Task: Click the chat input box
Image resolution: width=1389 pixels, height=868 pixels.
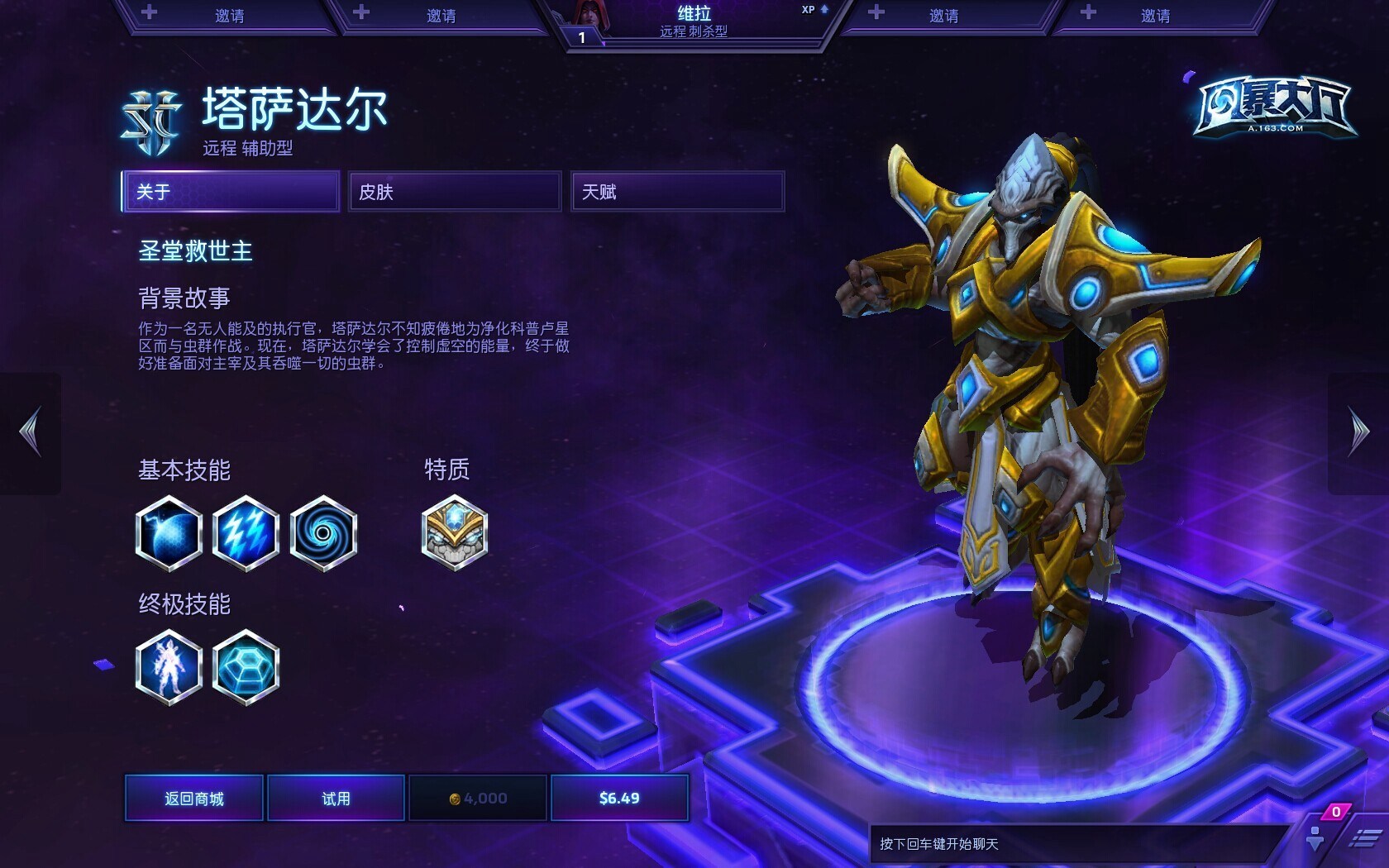Action: coord(1075,844)
